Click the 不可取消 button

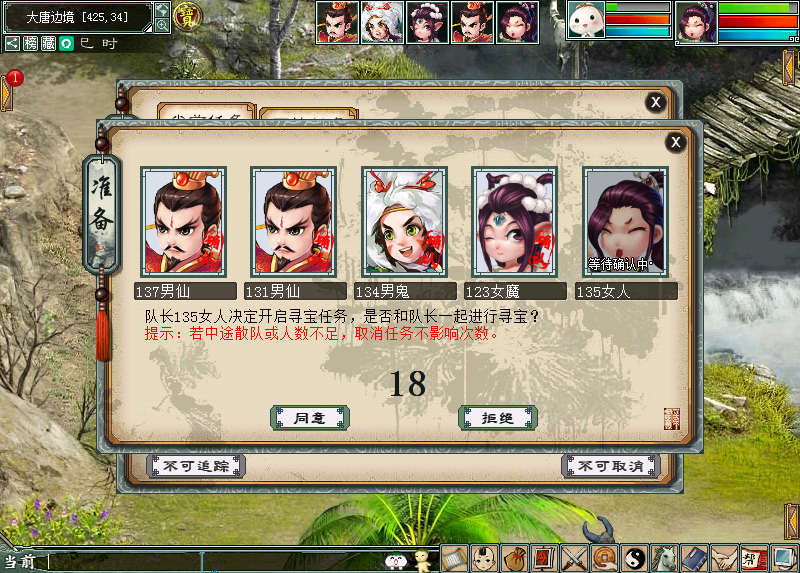coord(610,466)
